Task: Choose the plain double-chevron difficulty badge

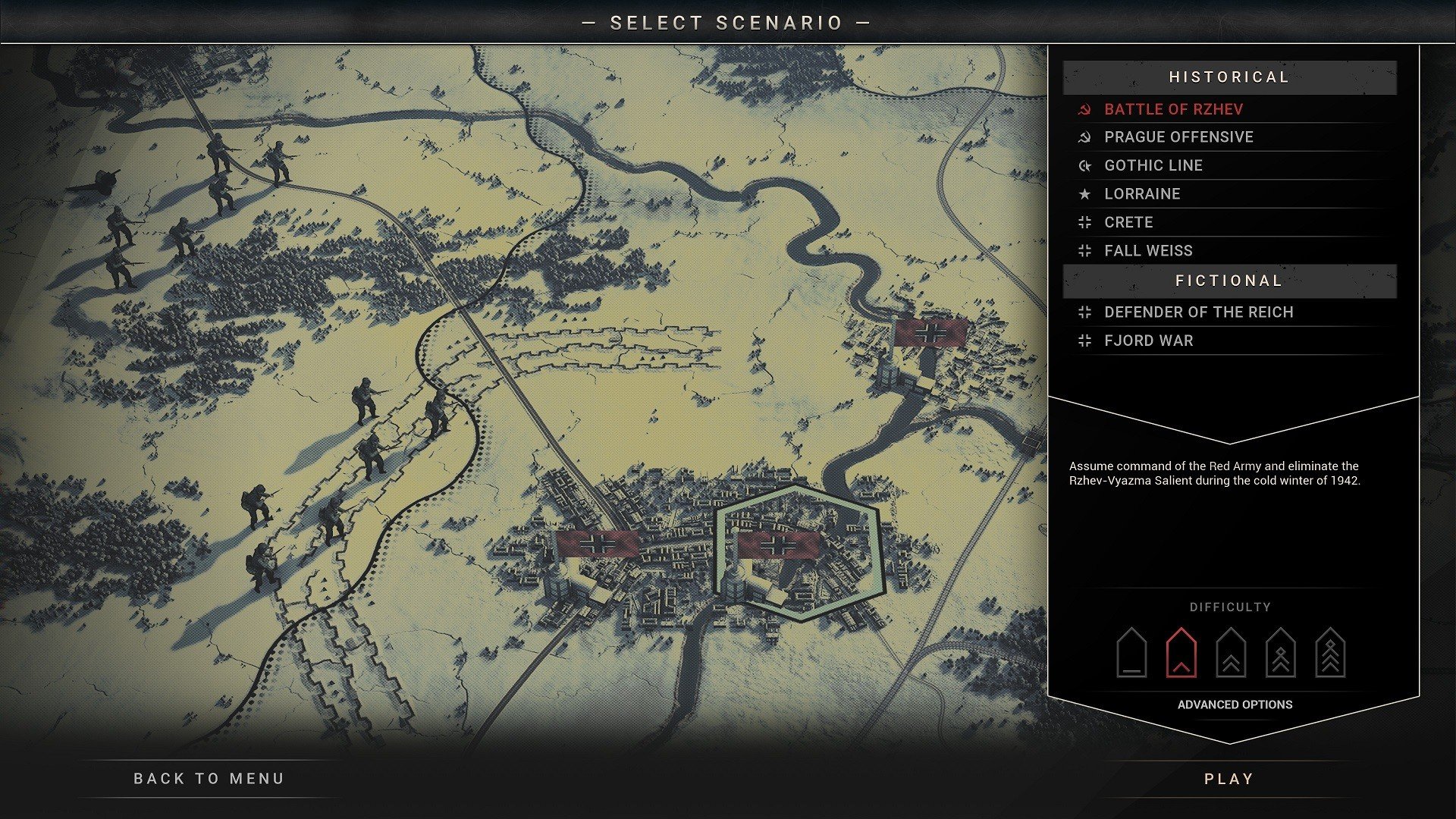Action: point(1231,653)
